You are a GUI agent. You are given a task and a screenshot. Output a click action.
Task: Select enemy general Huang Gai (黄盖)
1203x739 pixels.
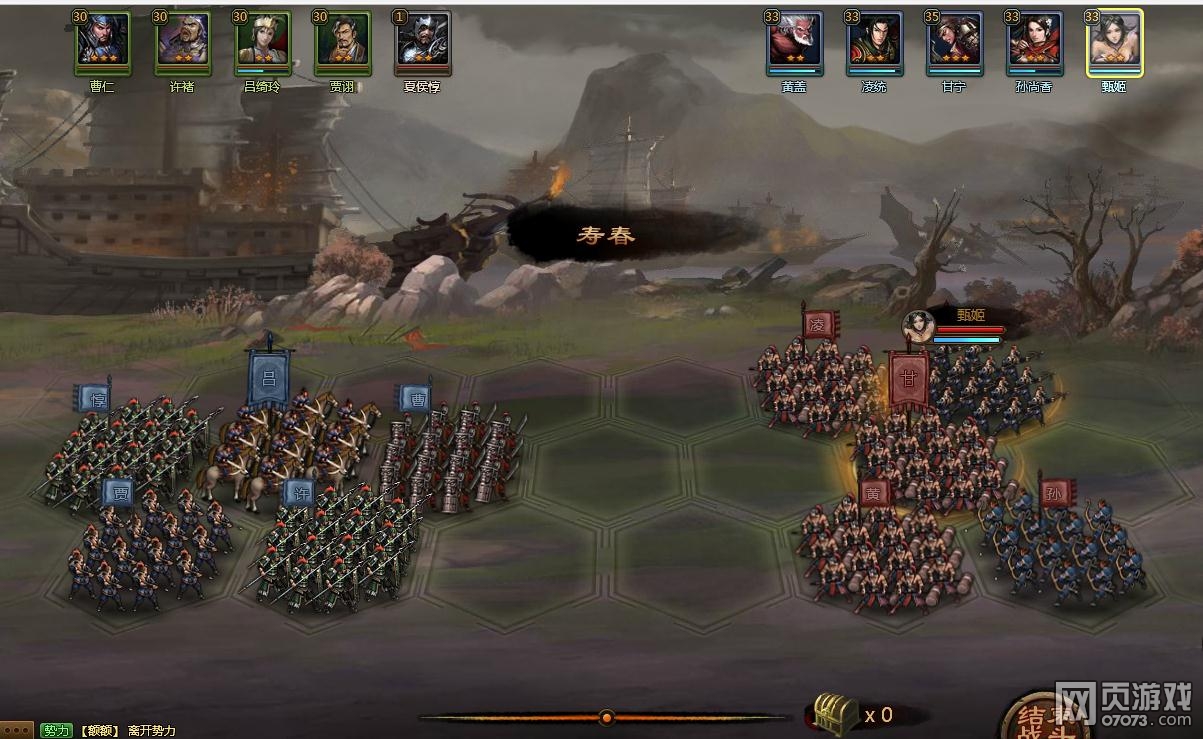pyautogui.click(x=794, y=43)
